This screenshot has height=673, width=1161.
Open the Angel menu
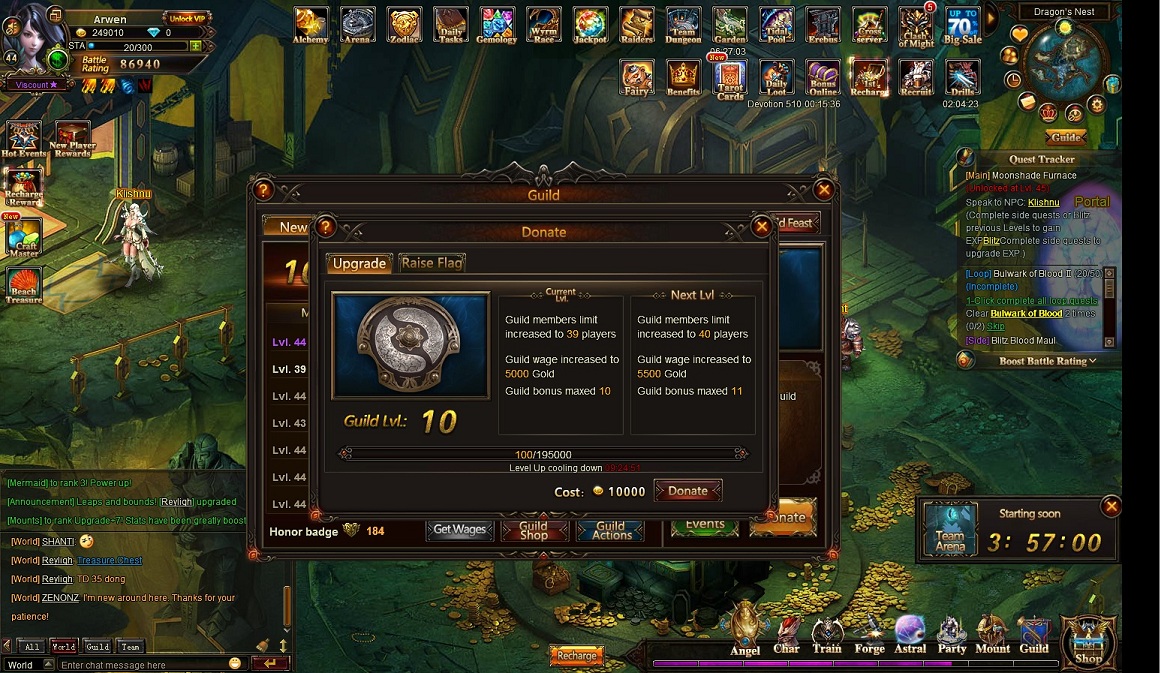point(745,629)
